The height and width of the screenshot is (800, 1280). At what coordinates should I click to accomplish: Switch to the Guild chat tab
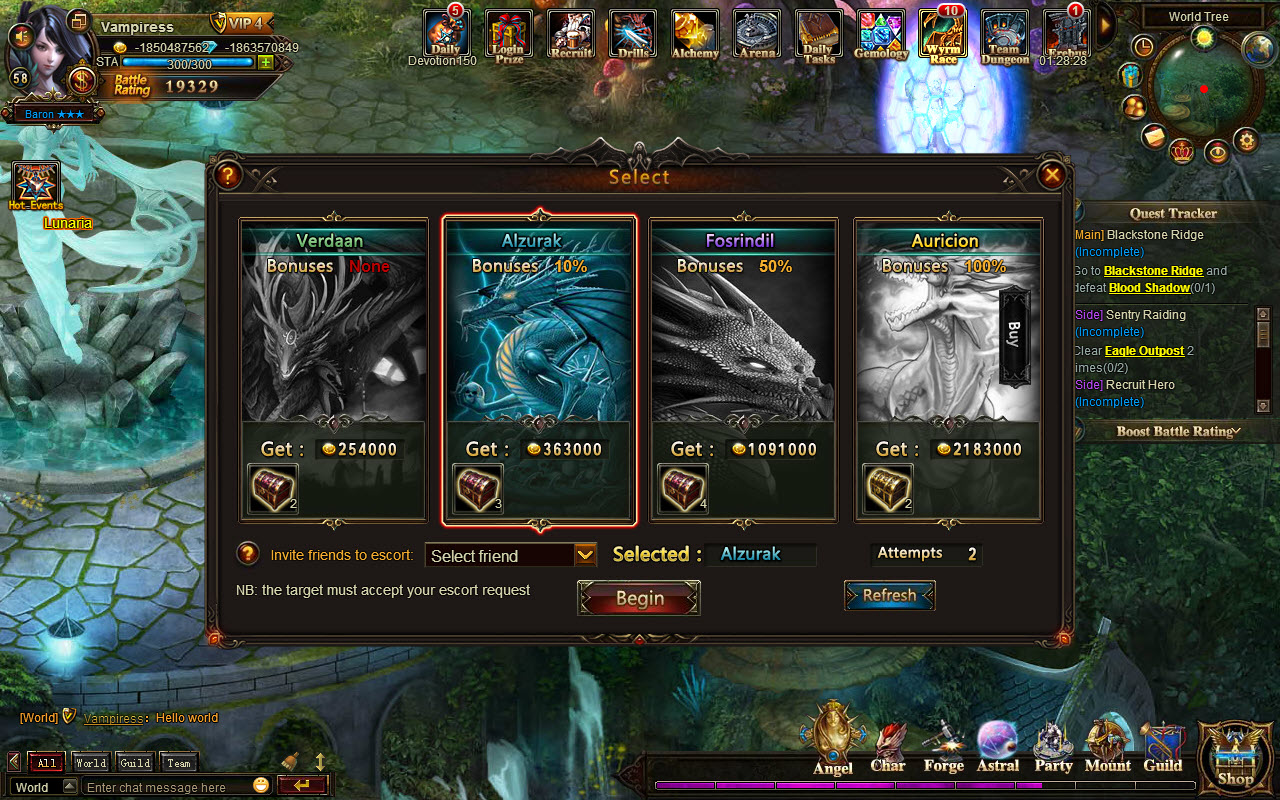(x=134, y=762)
